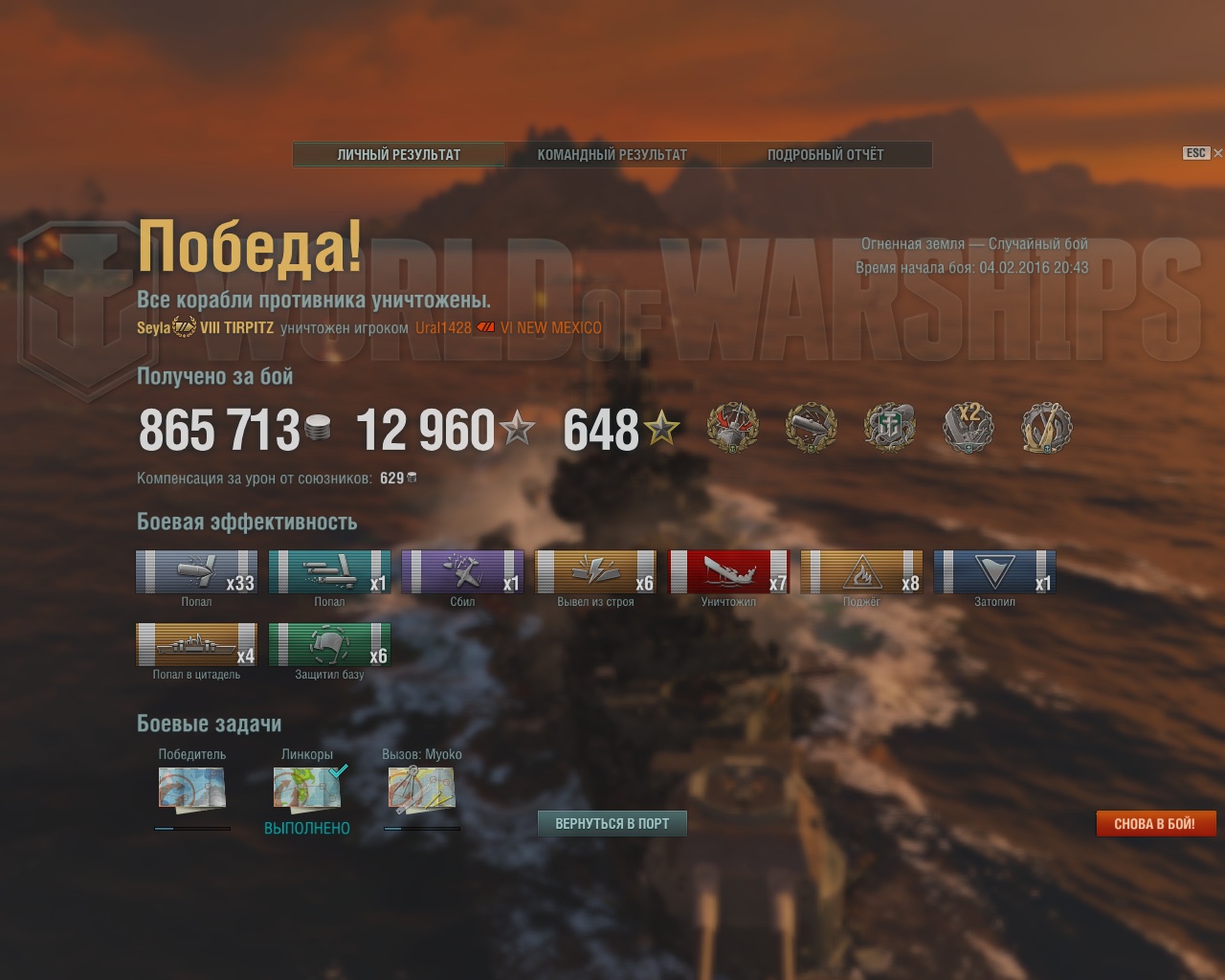
Task: Open the Победитель combat mission thumbnail
Action: click(191, 790)
